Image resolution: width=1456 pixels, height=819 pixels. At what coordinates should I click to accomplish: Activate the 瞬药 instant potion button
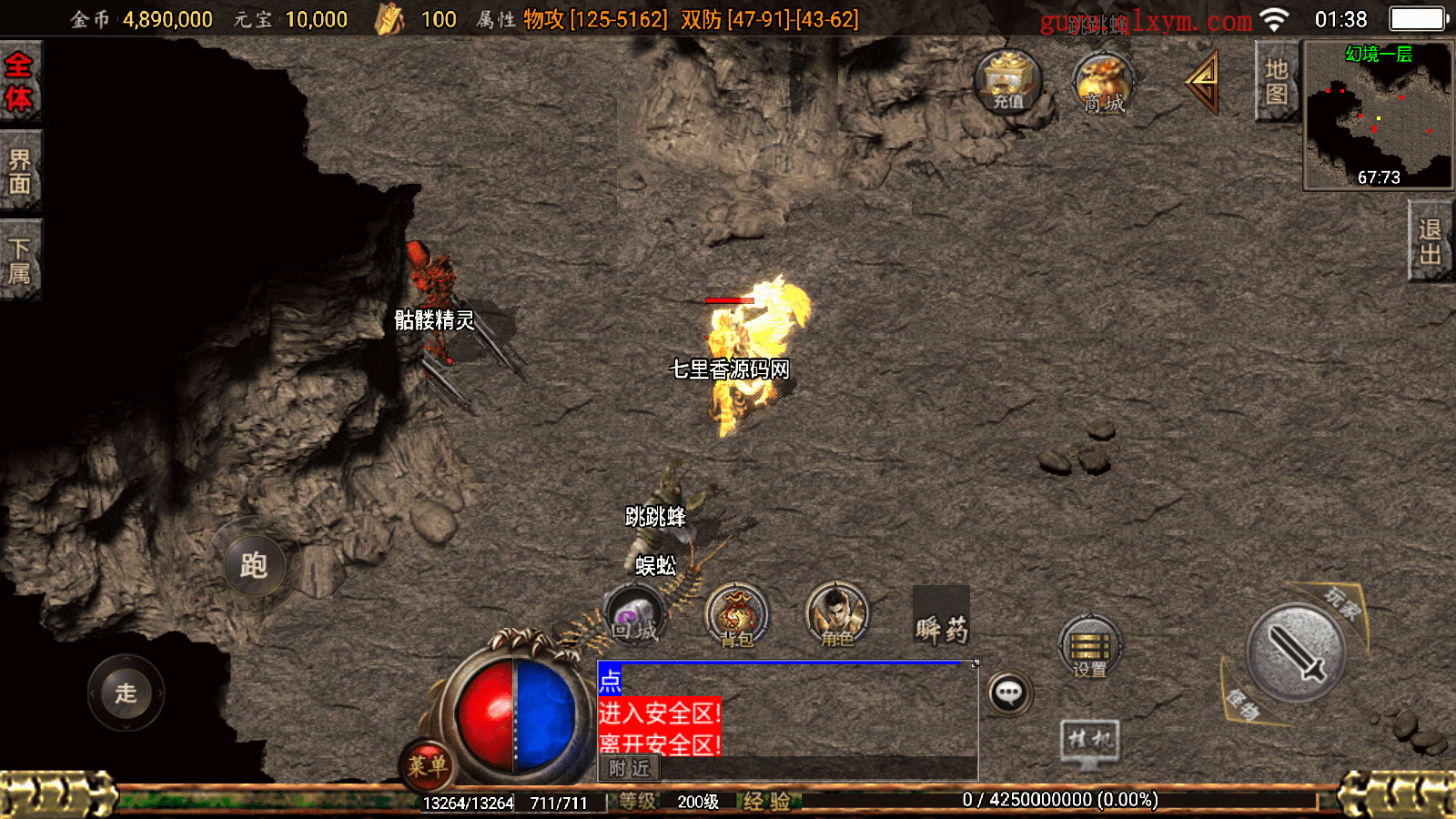941,619
